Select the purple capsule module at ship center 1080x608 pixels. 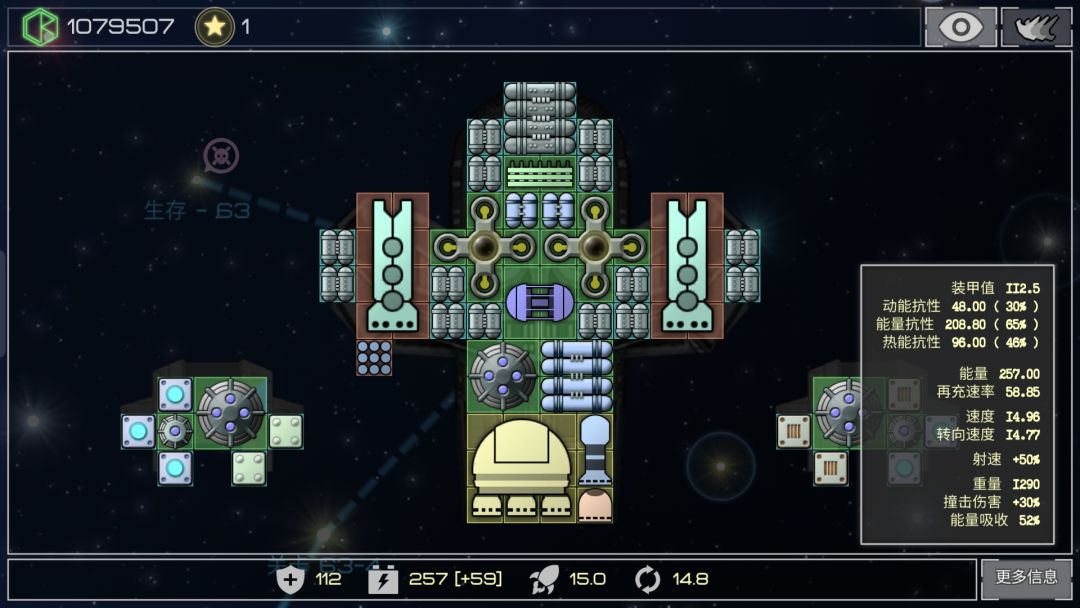coord(539,302)
